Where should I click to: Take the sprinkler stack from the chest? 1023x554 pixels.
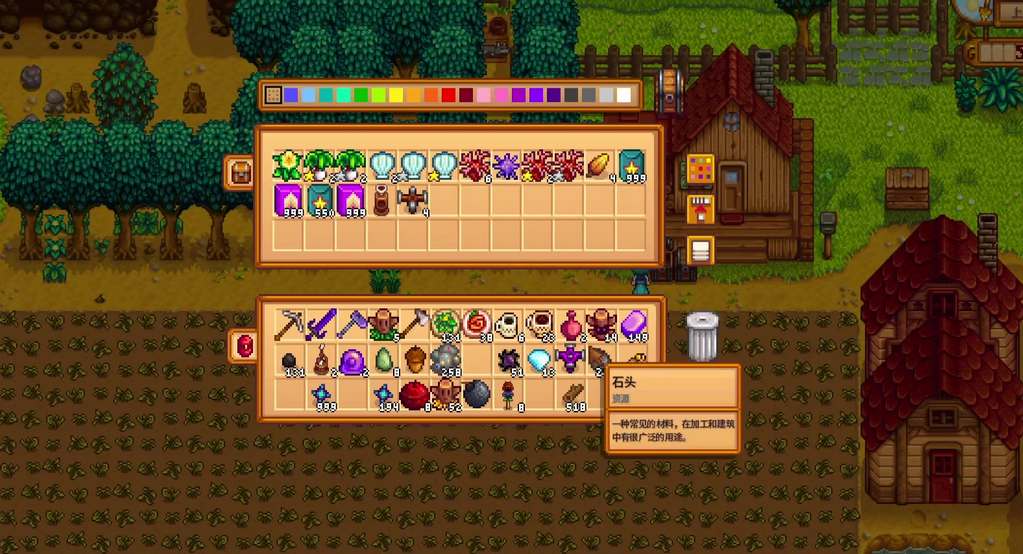pyautogui.click(x=413, y=200)
